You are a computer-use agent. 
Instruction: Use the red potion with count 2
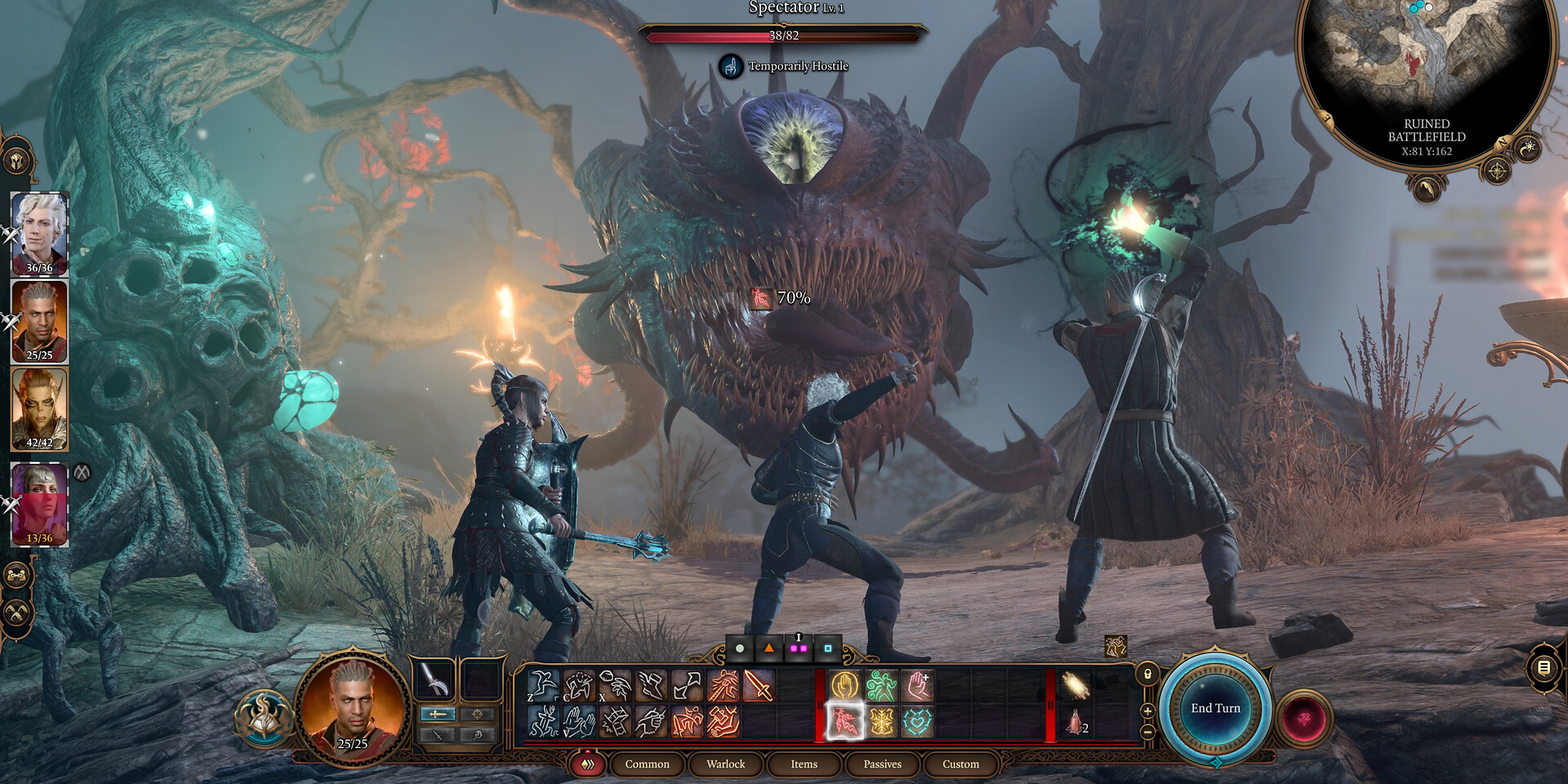click(1075, 723)
